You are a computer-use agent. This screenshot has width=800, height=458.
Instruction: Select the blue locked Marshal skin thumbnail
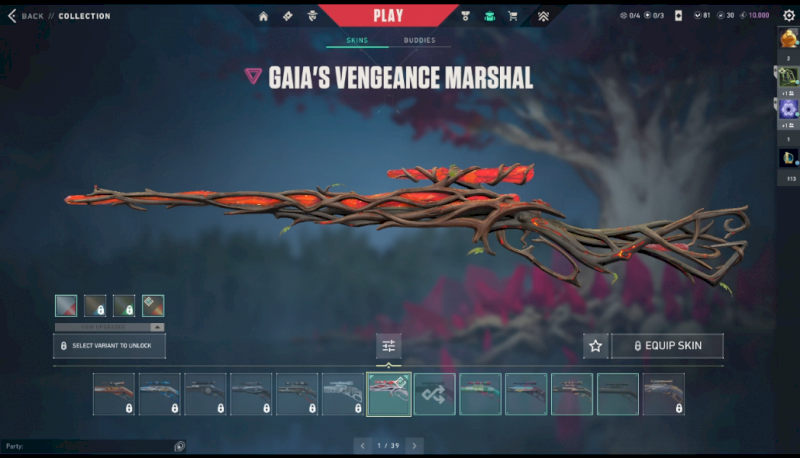(160, 394)
